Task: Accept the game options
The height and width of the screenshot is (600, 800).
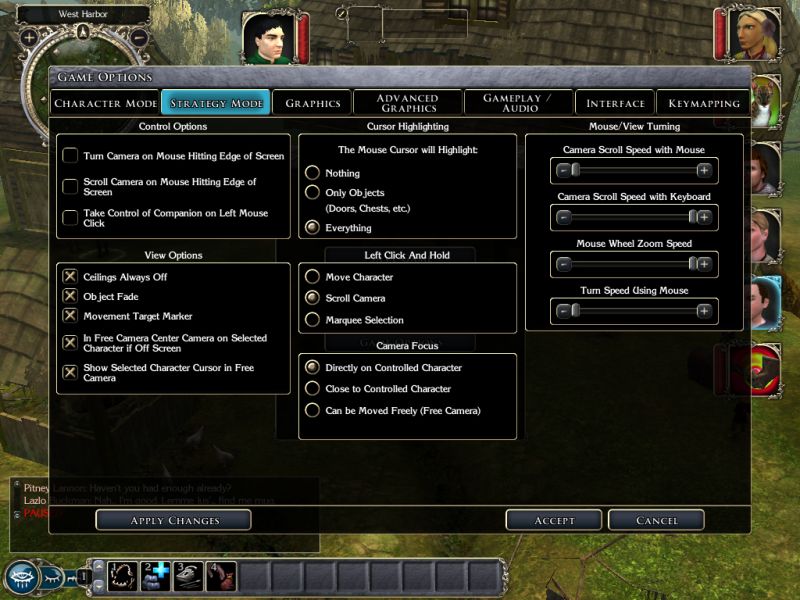Action: (554, 520)
